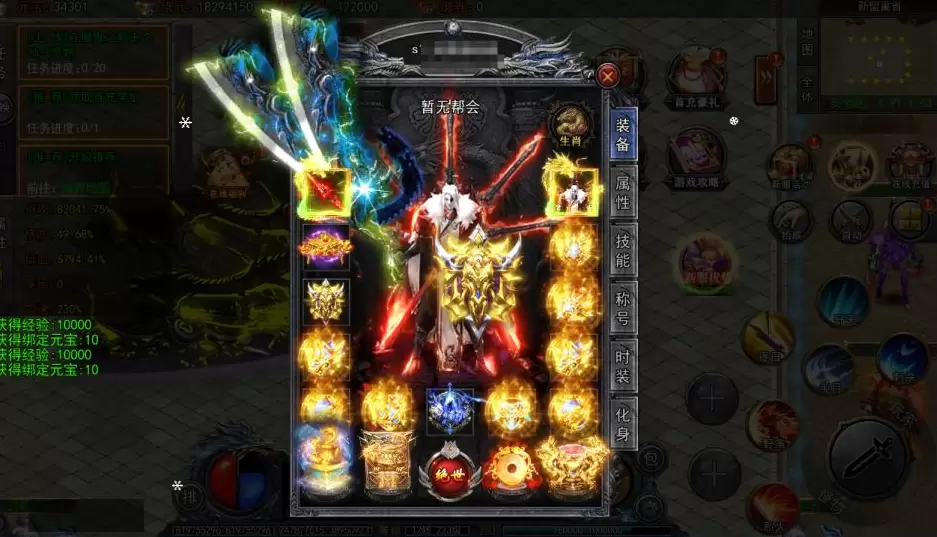
Task: Open the minimap
Action: click(x=875, y=60)
